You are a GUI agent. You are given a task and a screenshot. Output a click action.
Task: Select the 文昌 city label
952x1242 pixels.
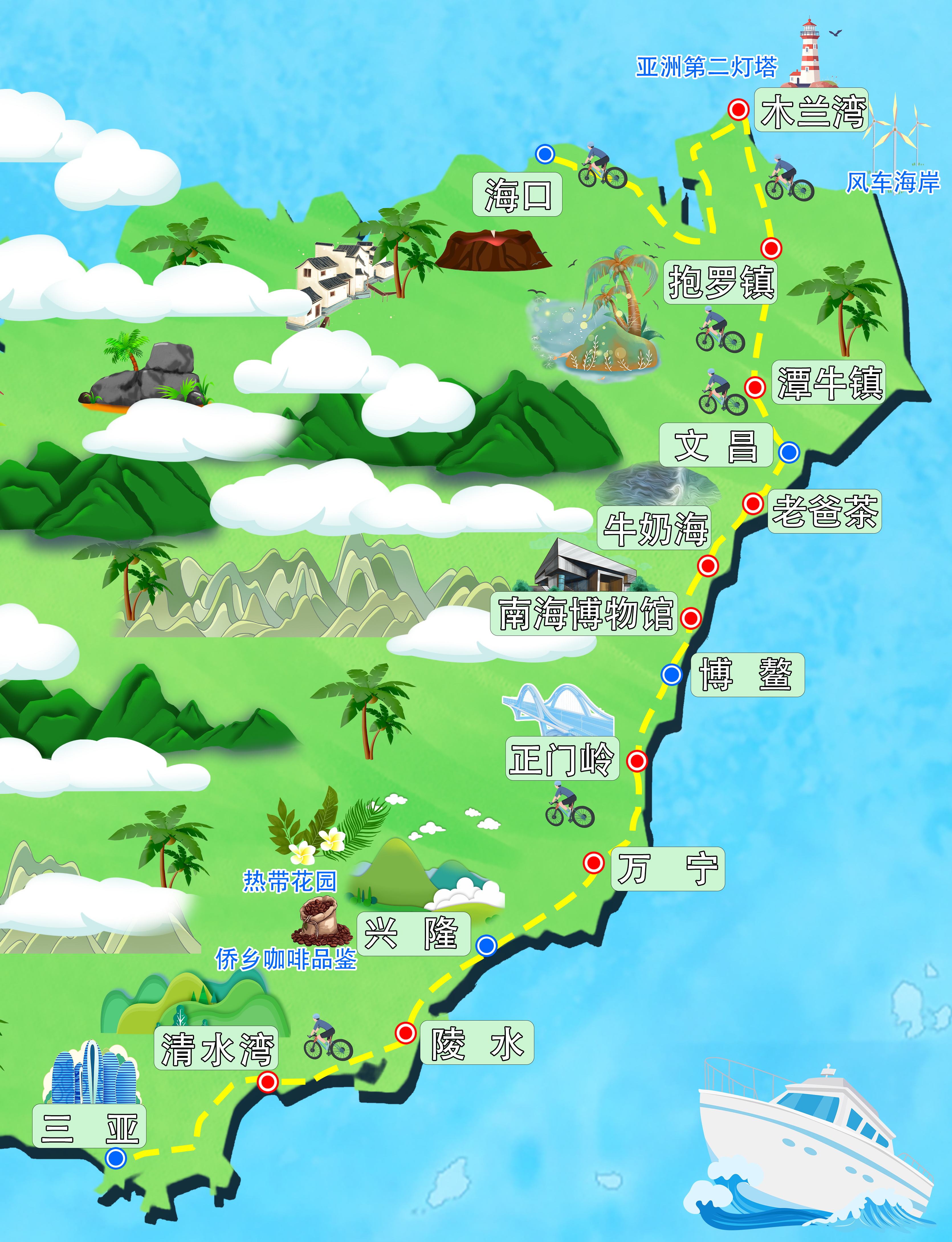(716, 445)
